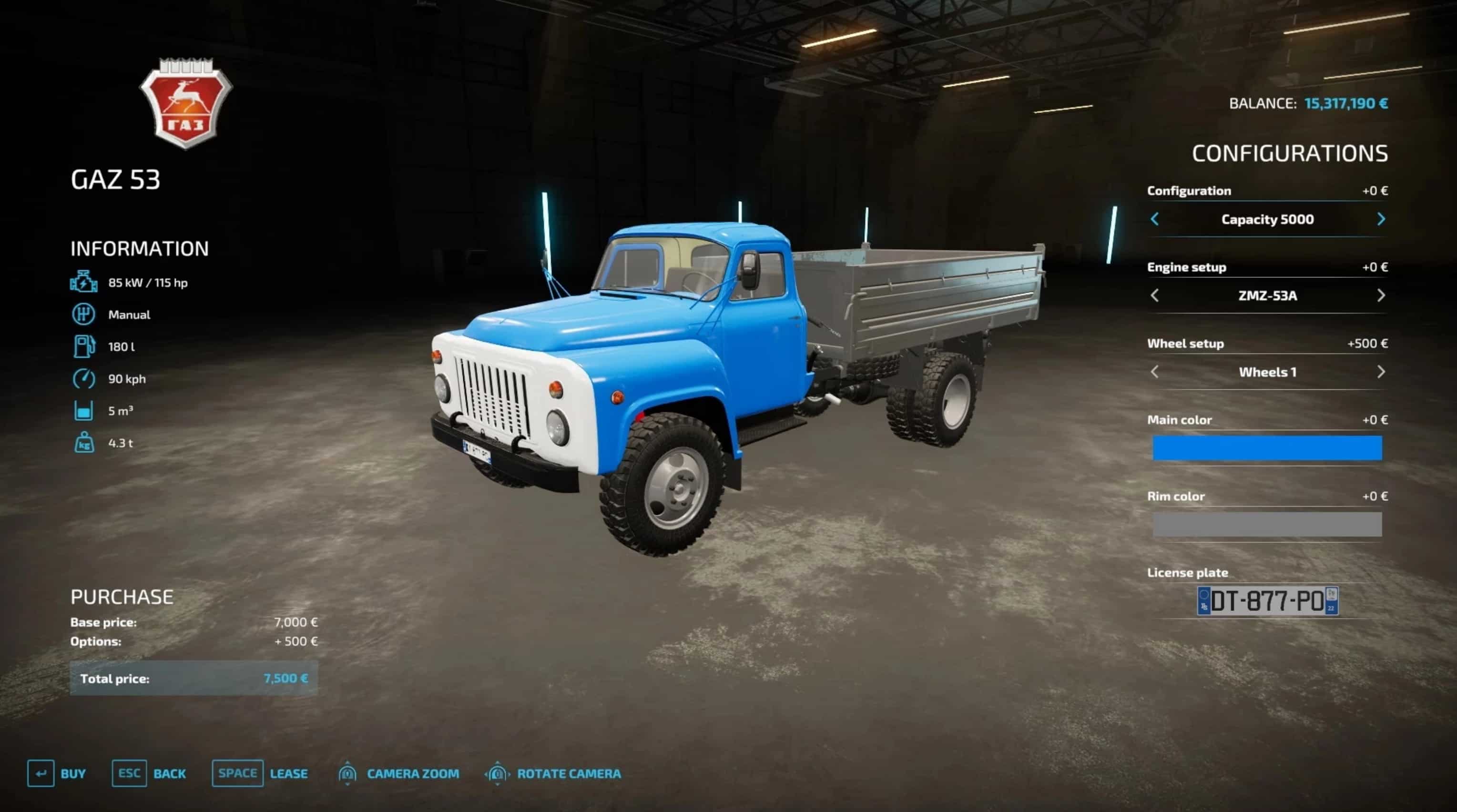Image resolution: width=1457 pixels, height=812 pixels.
Task: Go back to previous Capacity configuration
Action: [1154, 218]
